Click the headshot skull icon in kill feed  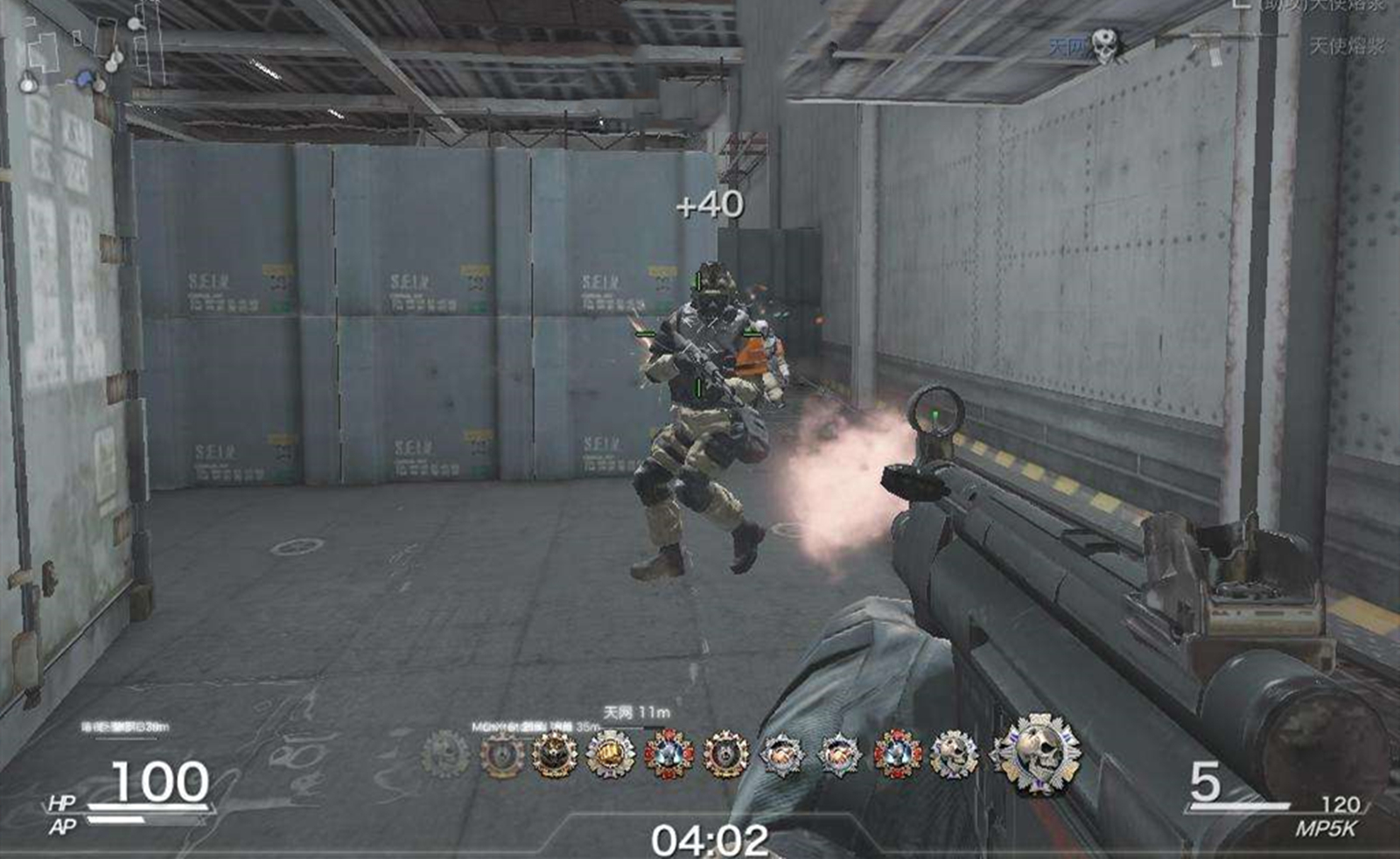(1104, 44)
